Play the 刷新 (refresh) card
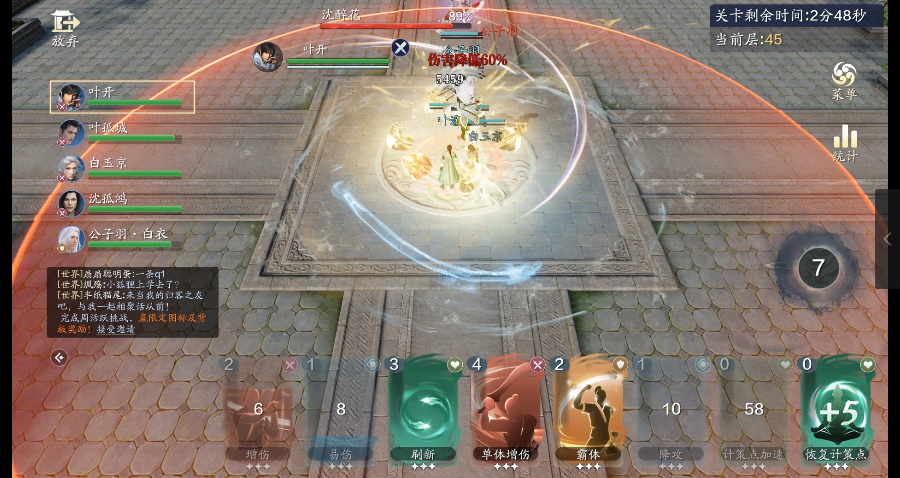This screenshot has height=478, width=900. pos(423,408)
